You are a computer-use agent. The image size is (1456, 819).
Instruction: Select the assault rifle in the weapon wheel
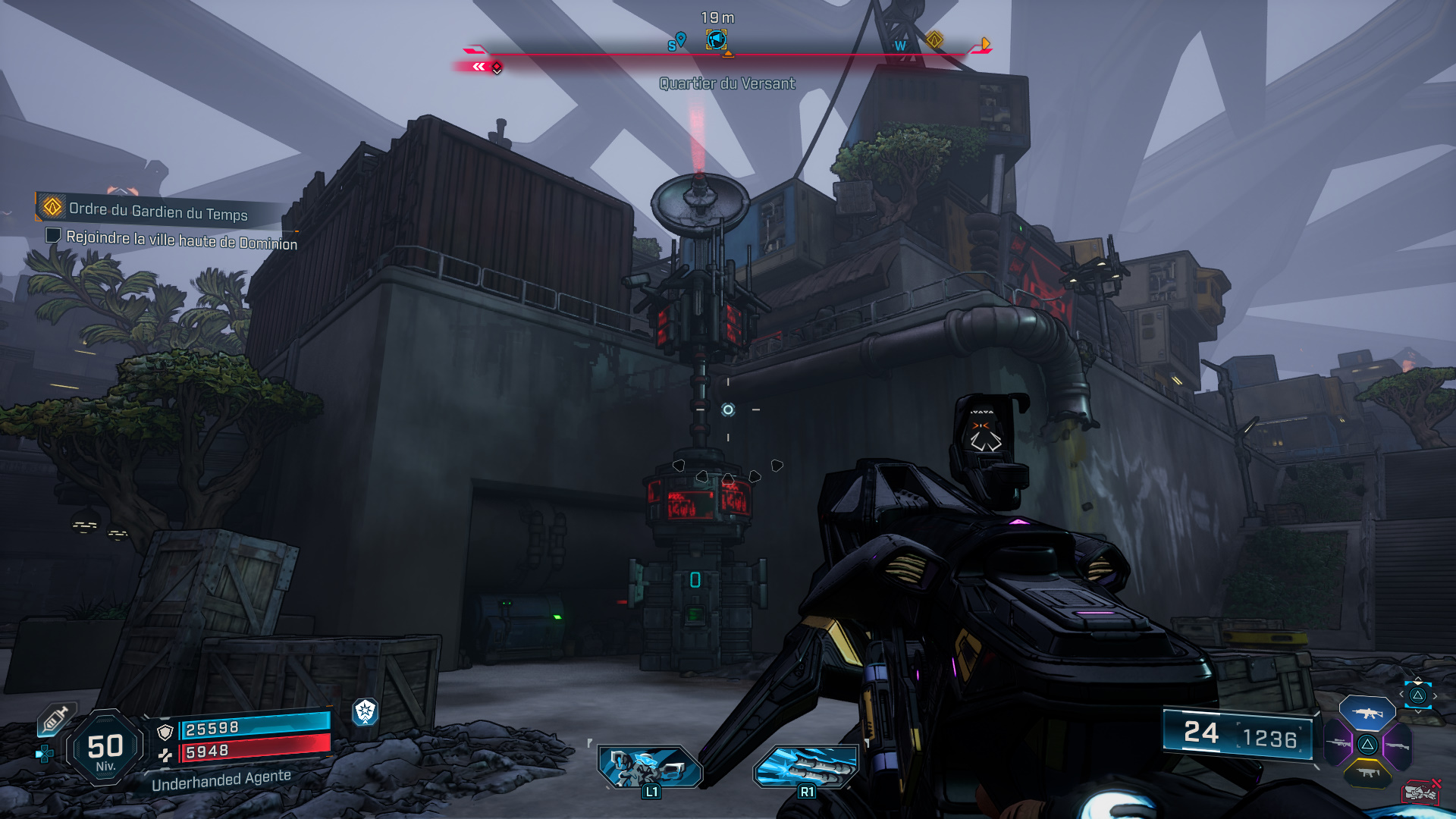[x=1367, y=714]
